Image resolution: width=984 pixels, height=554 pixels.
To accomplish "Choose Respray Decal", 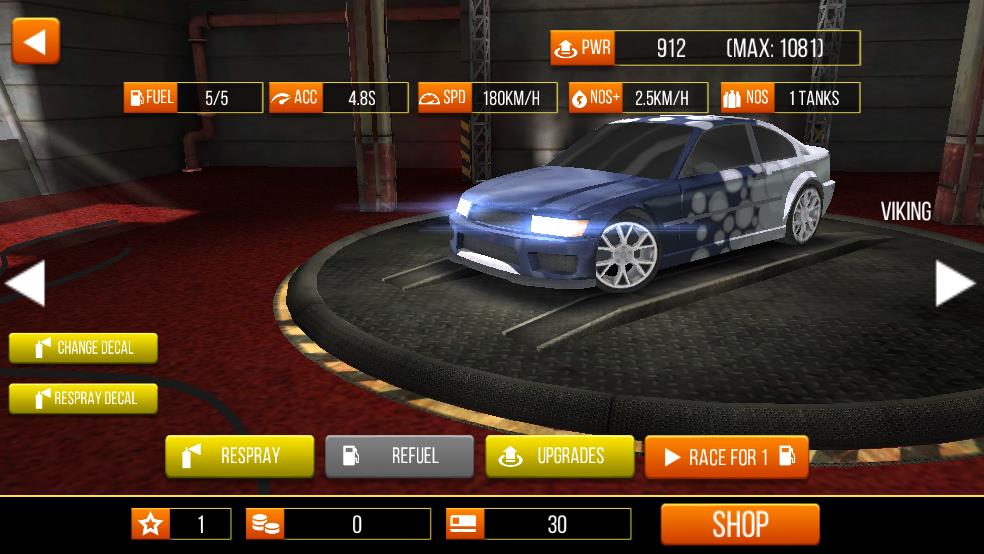I will tap(83, 398).
